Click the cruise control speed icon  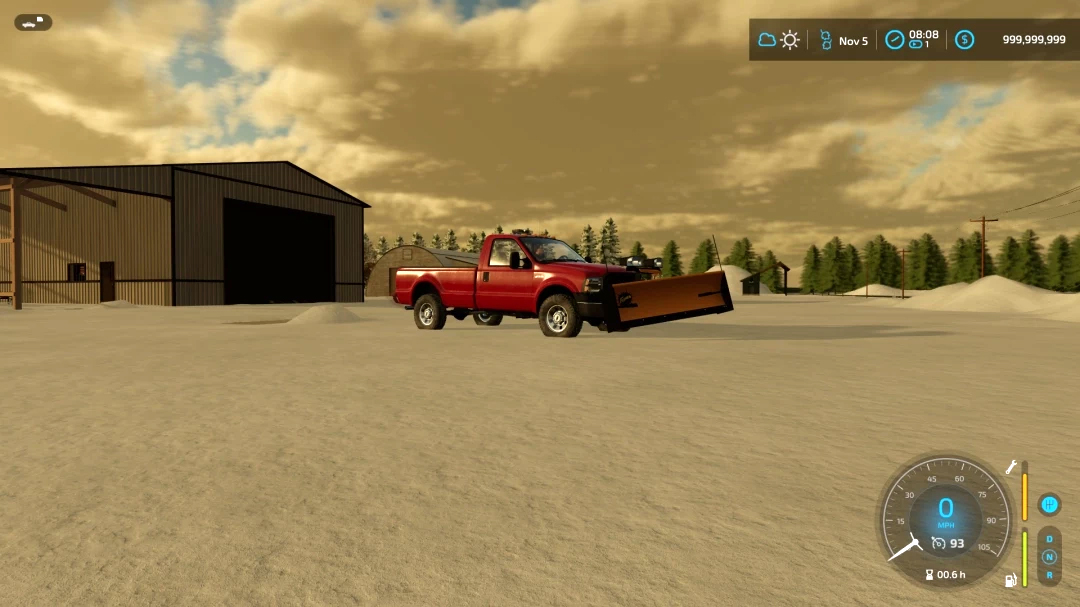[938, 543]
